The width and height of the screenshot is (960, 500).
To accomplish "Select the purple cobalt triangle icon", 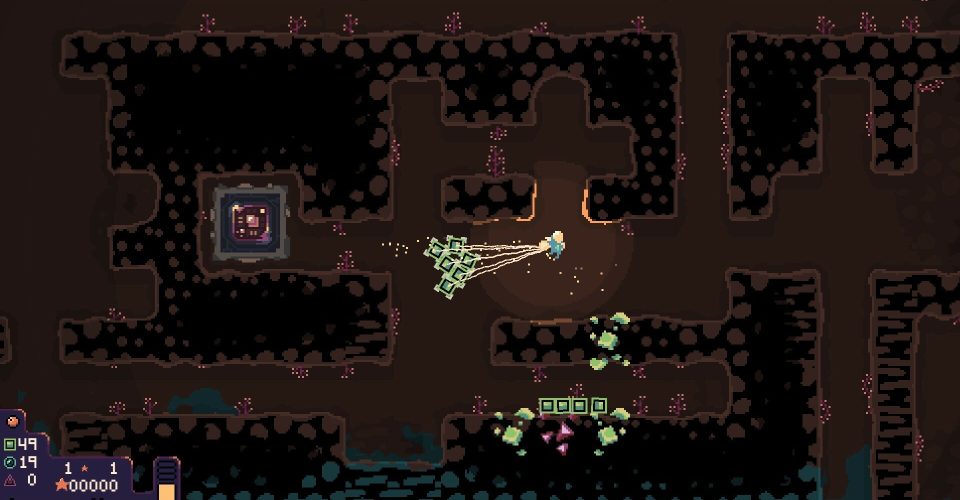I will 10,480.
